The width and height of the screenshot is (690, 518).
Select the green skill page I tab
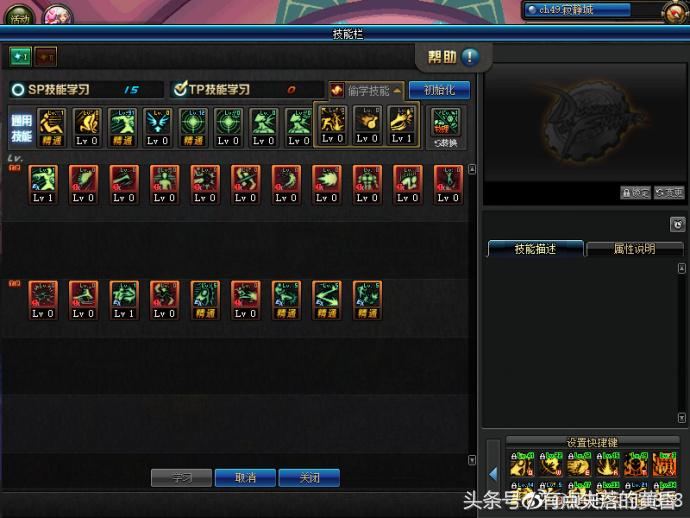pos(20,58)
